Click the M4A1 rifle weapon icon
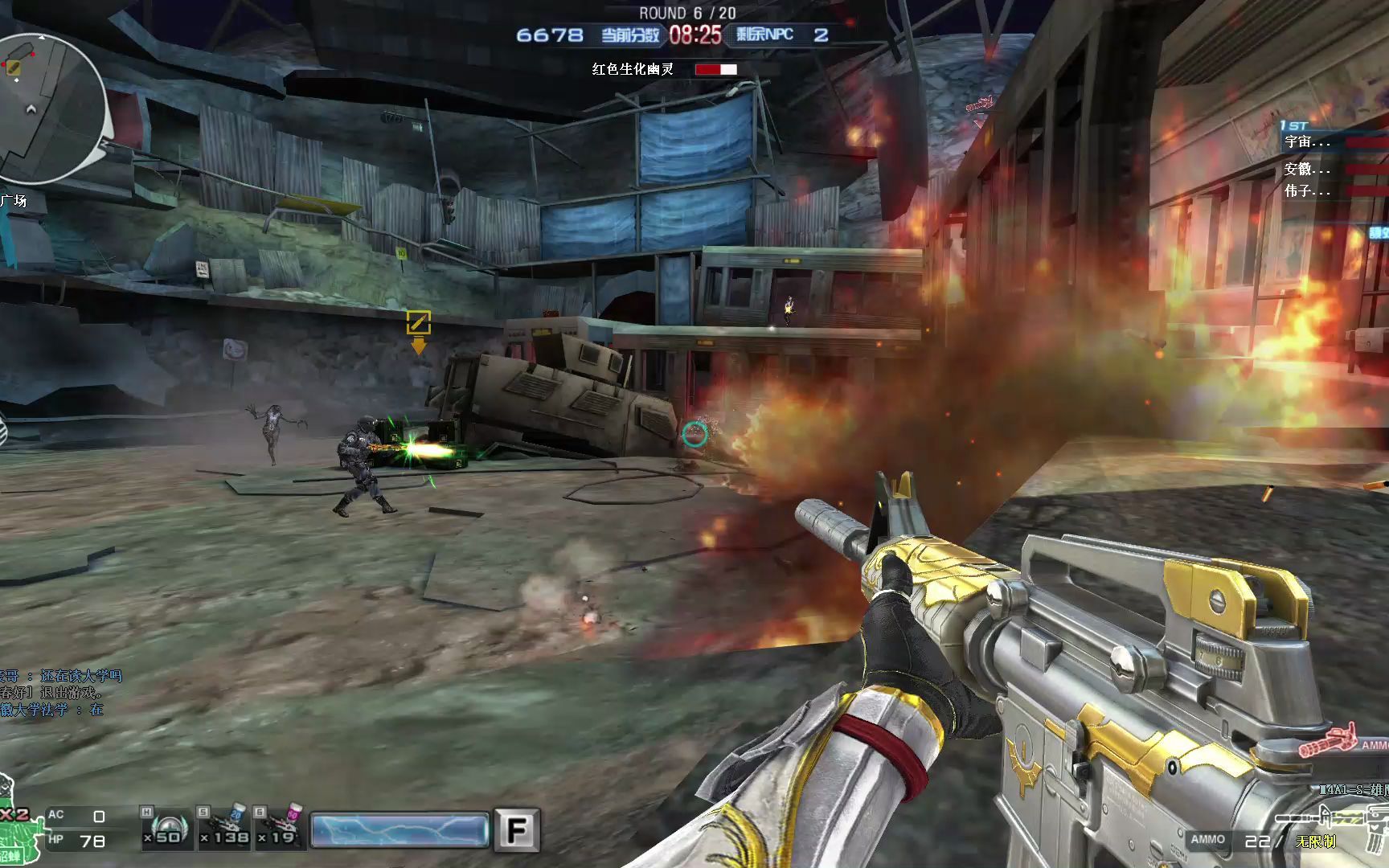The image size is (1389, 868). [1334, 818]
